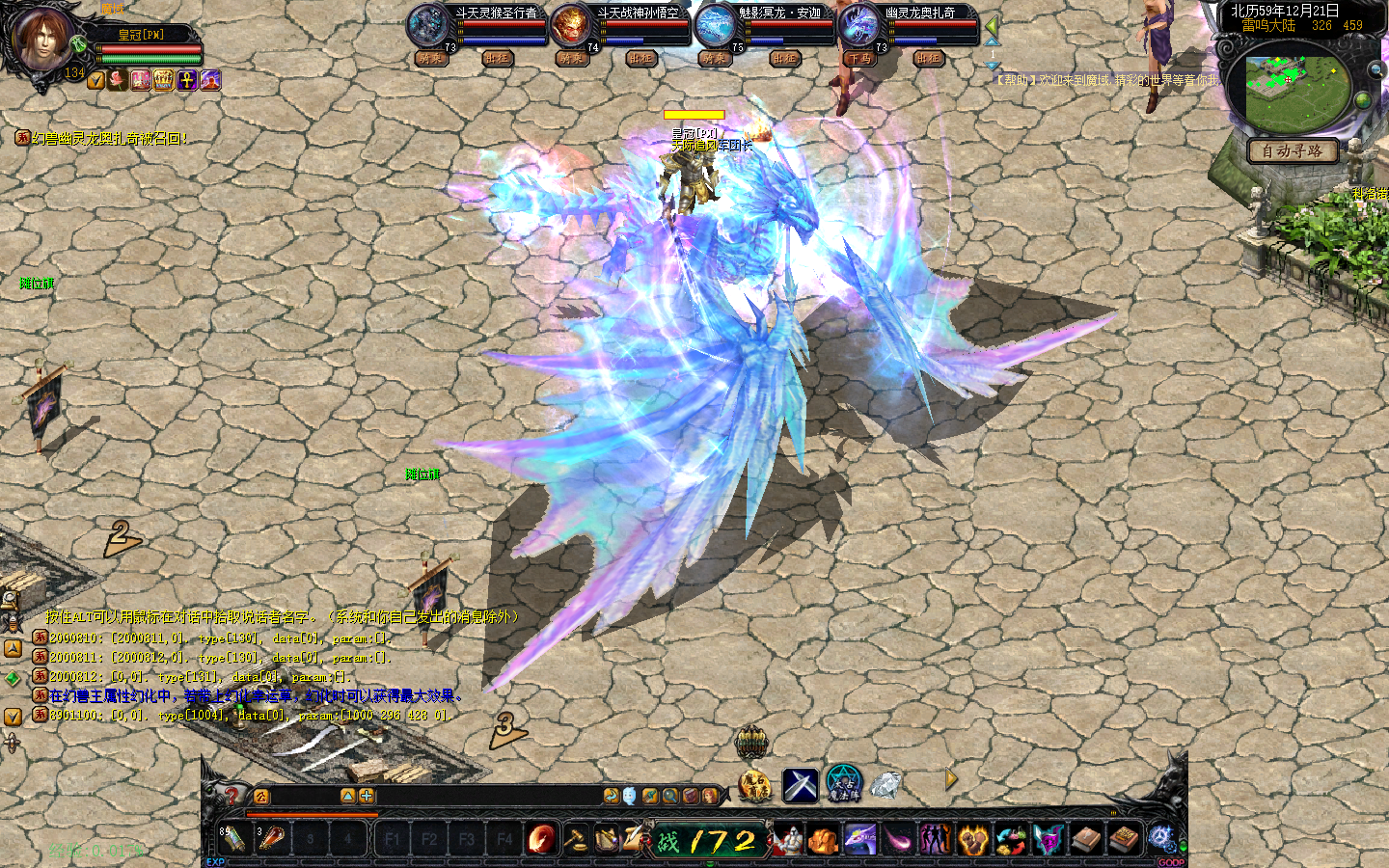Click the golden ankh buff icon
1389x868 pixels.
tap(187, 80)
